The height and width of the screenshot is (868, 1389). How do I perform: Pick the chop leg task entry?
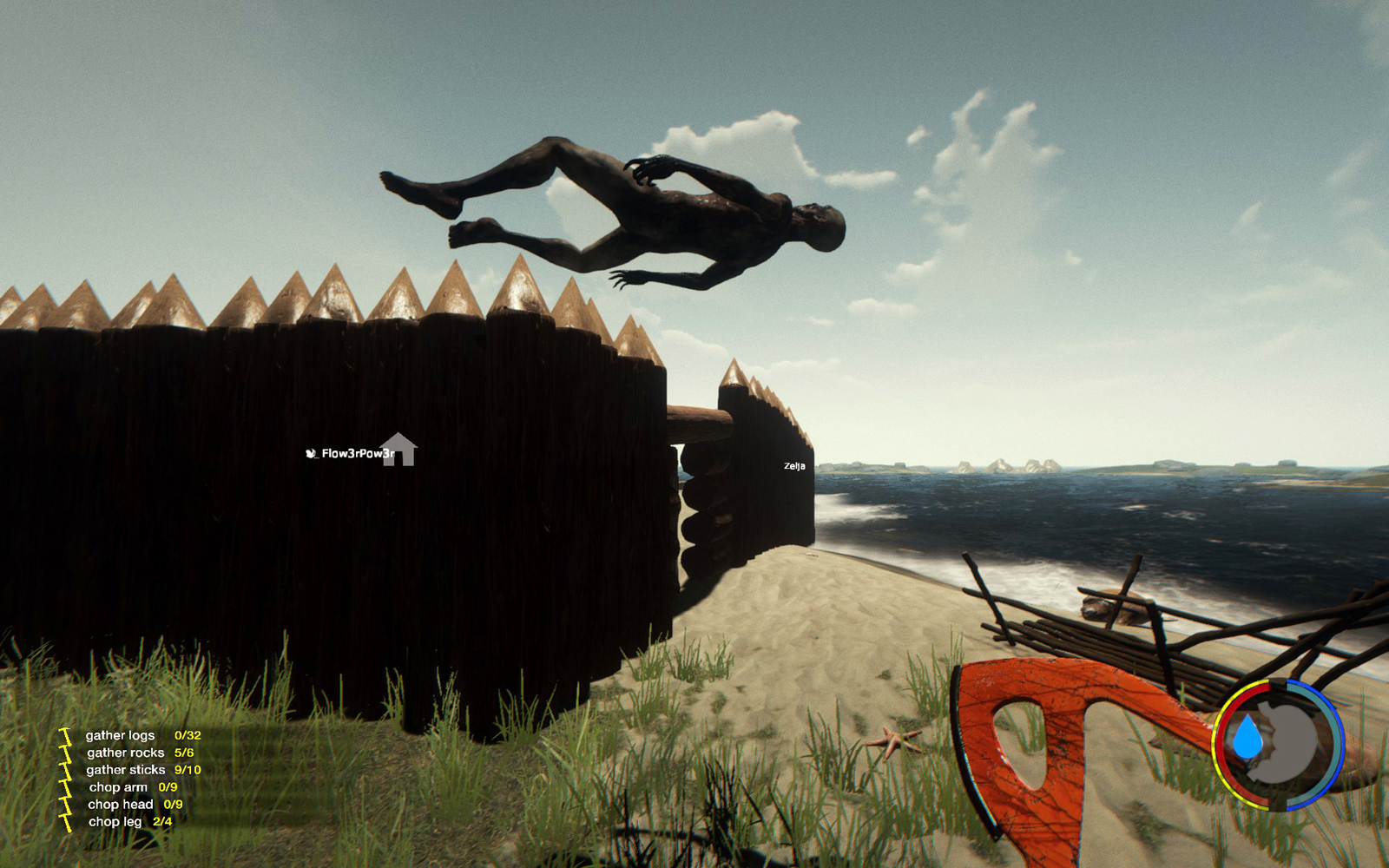tap(115, 822)
